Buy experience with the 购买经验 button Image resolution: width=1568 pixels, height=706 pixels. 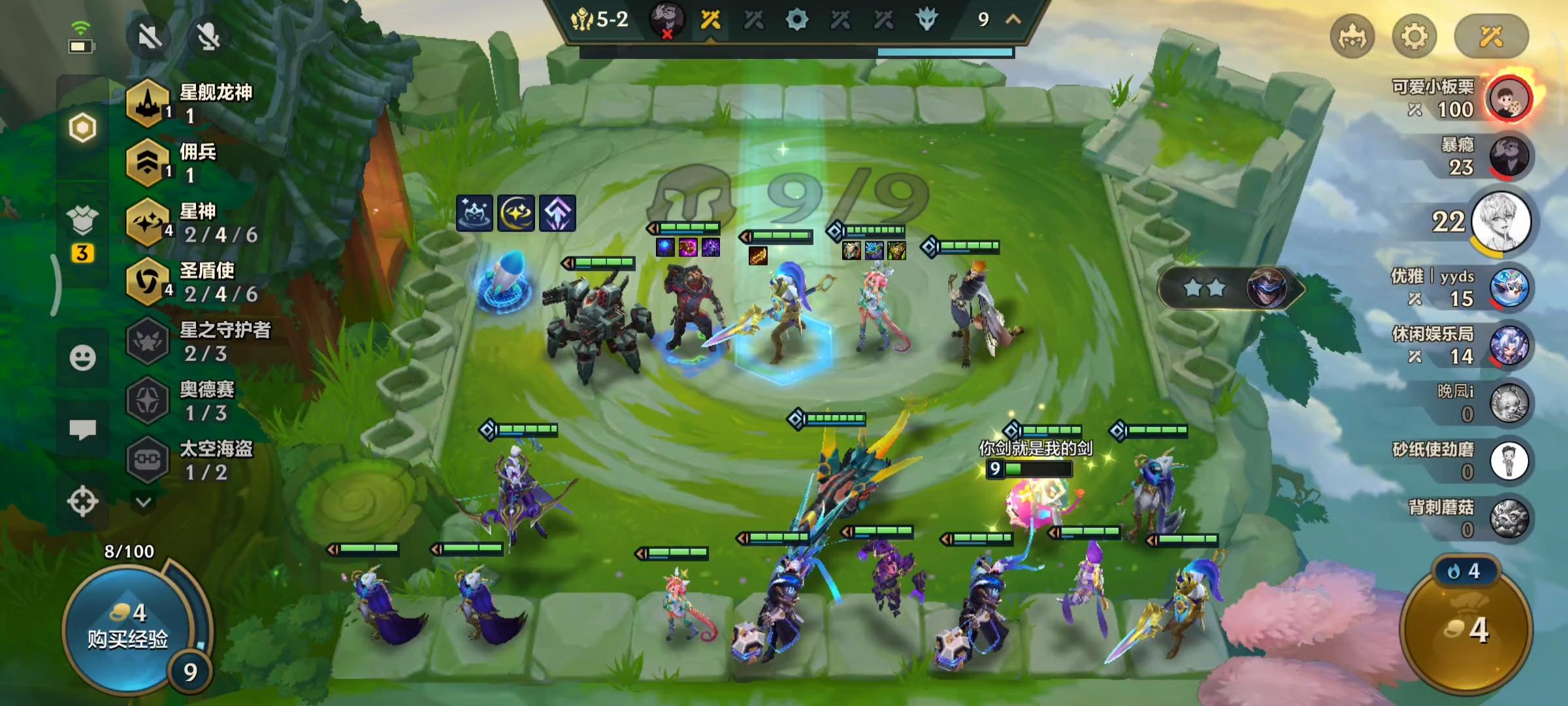pyautogui.click(x=128, y=628)
